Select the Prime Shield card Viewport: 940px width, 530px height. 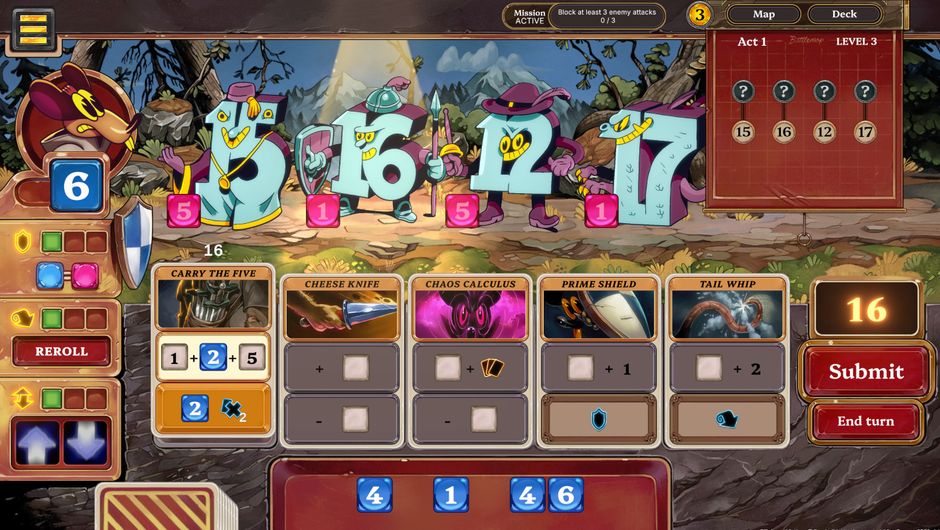599,308
